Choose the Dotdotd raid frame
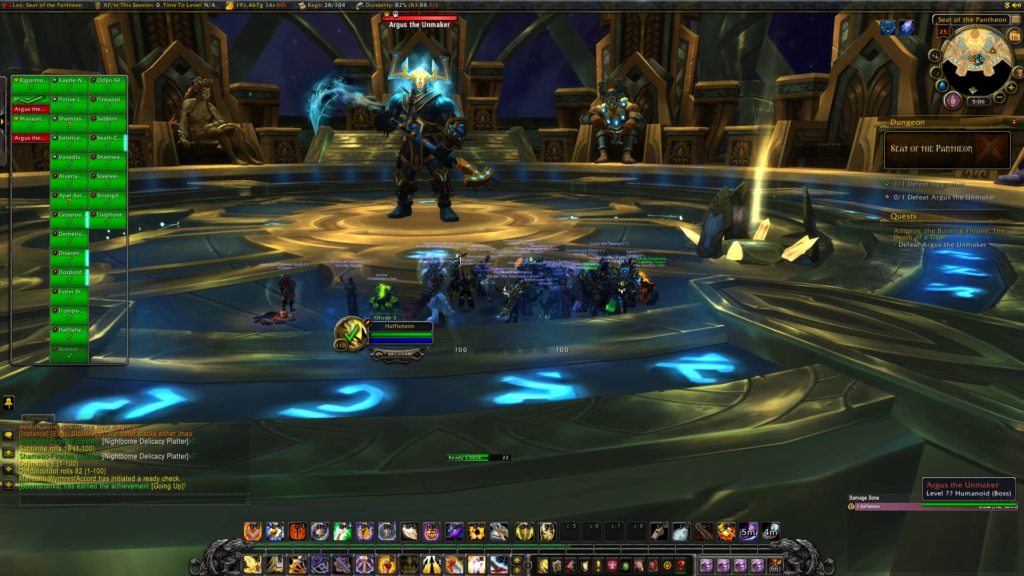 click(69, 272)
